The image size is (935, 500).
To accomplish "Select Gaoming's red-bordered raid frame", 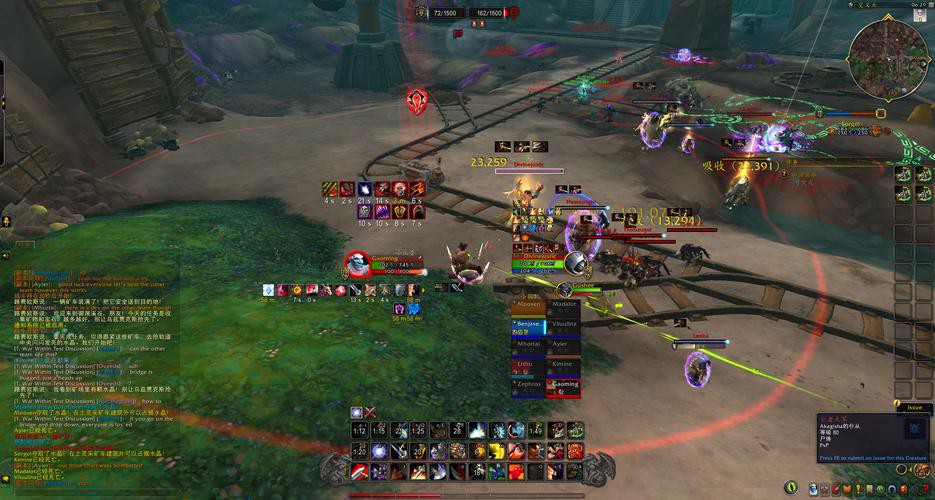I will click(563, 384).
